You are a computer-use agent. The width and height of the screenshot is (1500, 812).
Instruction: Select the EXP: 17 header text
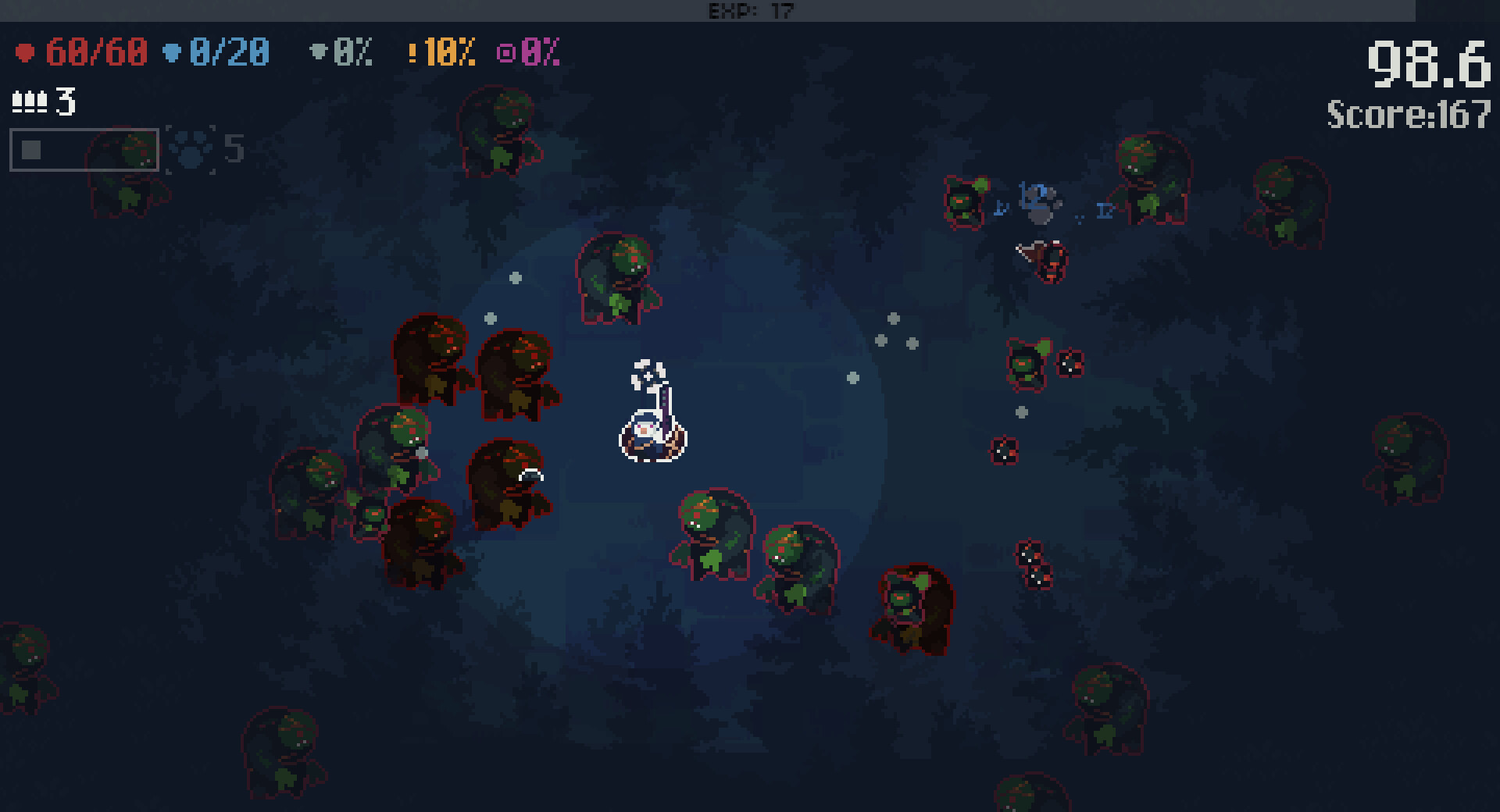coord(748,11)
